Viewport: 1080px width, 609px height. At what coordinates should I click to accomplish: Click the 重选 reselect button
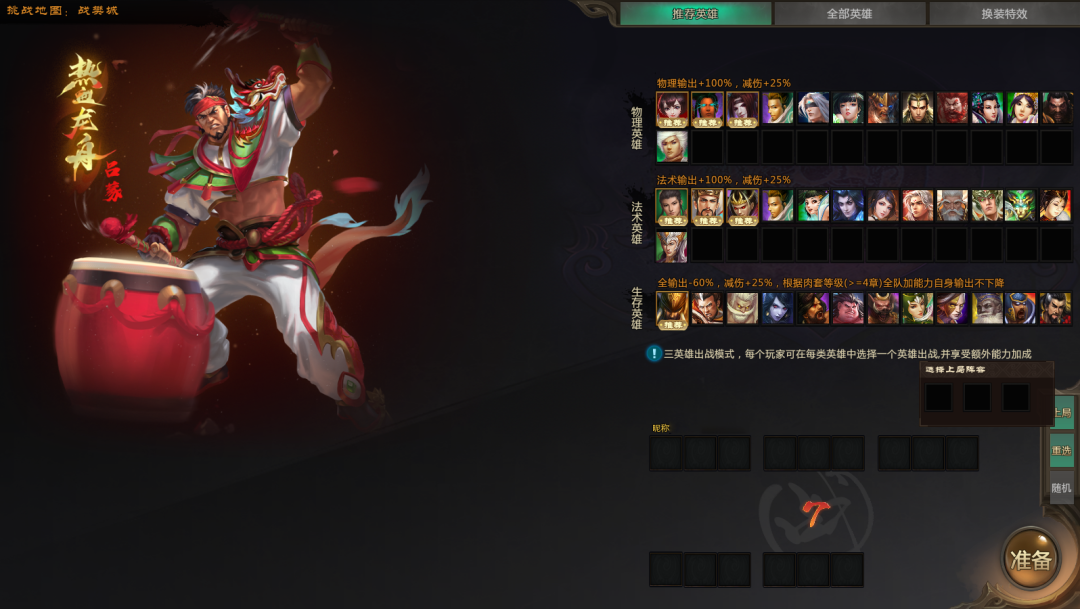1061,450
